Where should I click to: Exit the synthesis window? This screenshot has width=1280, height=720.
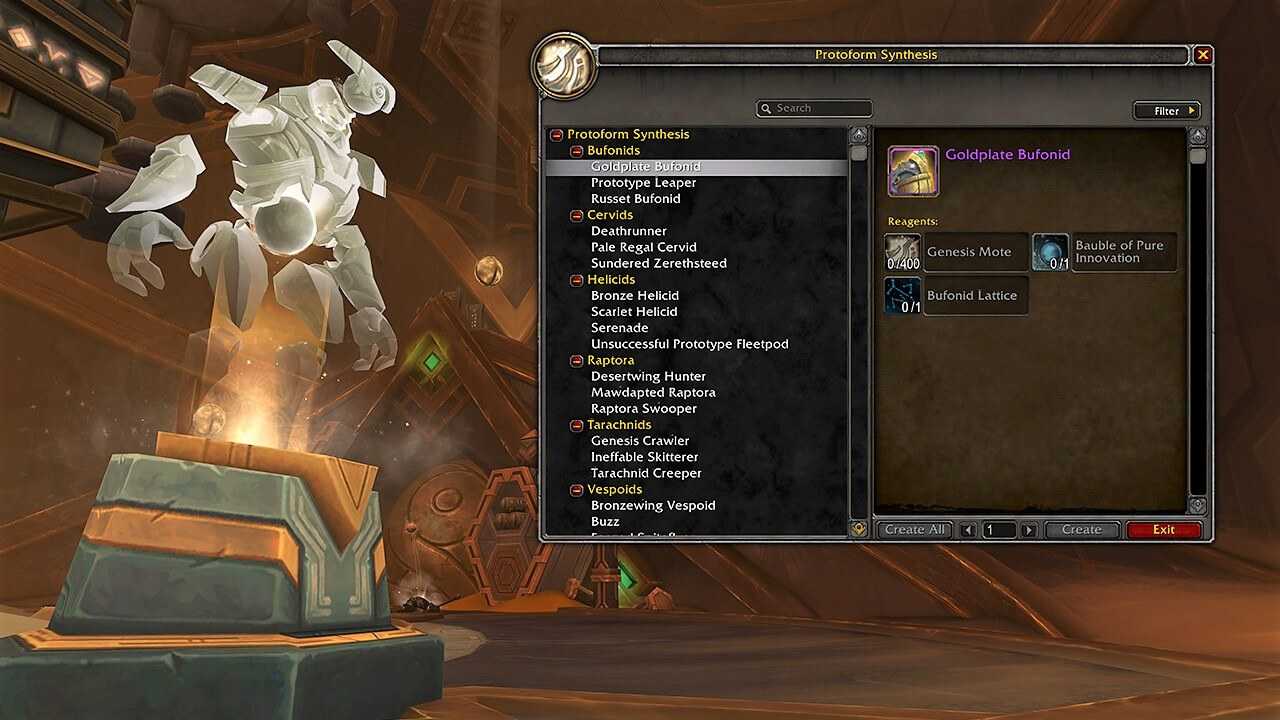pos(1163,530)
